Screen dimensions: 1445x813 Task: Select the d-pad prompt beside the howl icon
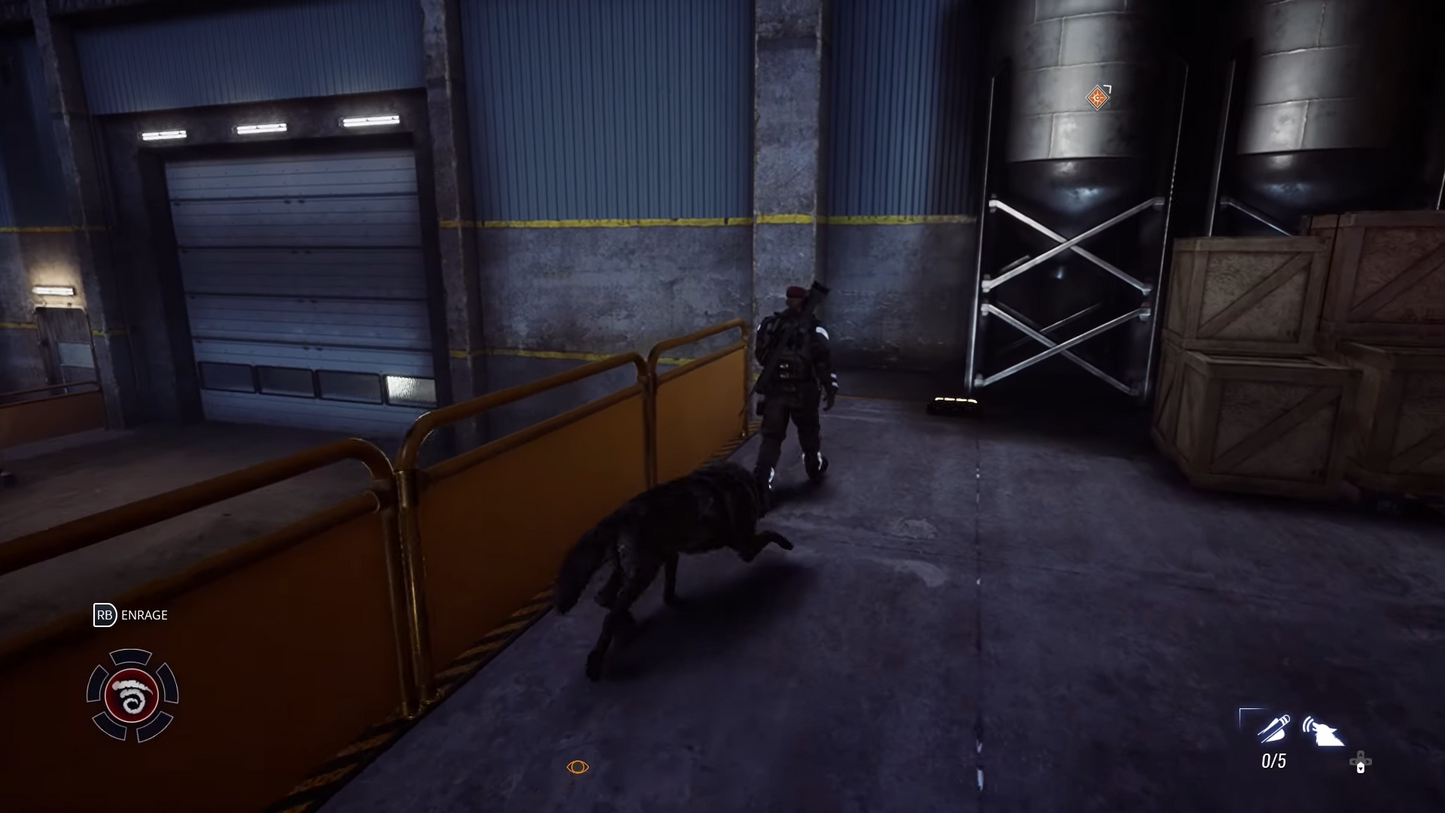1360,758
